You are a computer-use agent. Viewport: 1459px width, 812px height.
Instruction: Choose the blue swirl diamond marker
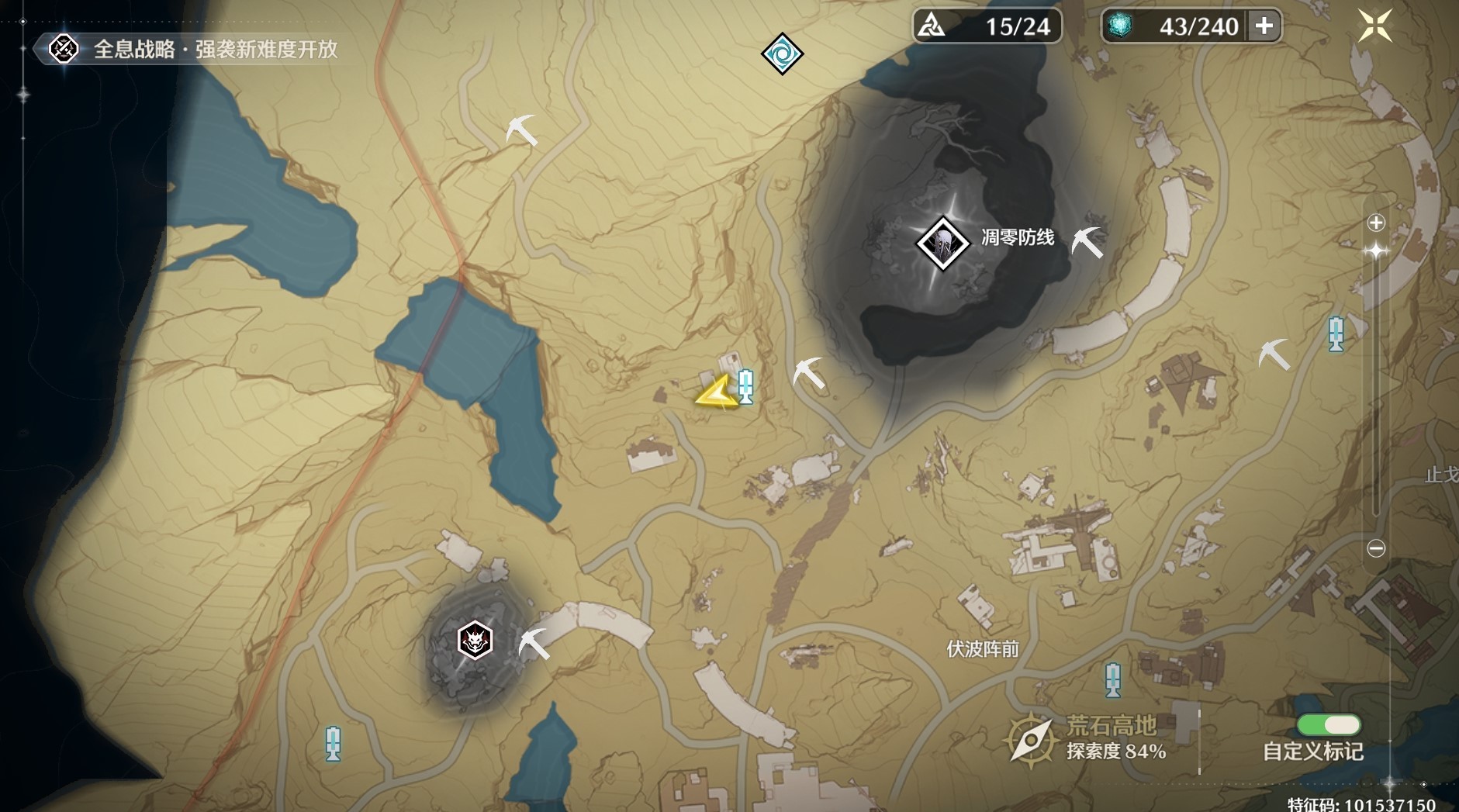782,54
